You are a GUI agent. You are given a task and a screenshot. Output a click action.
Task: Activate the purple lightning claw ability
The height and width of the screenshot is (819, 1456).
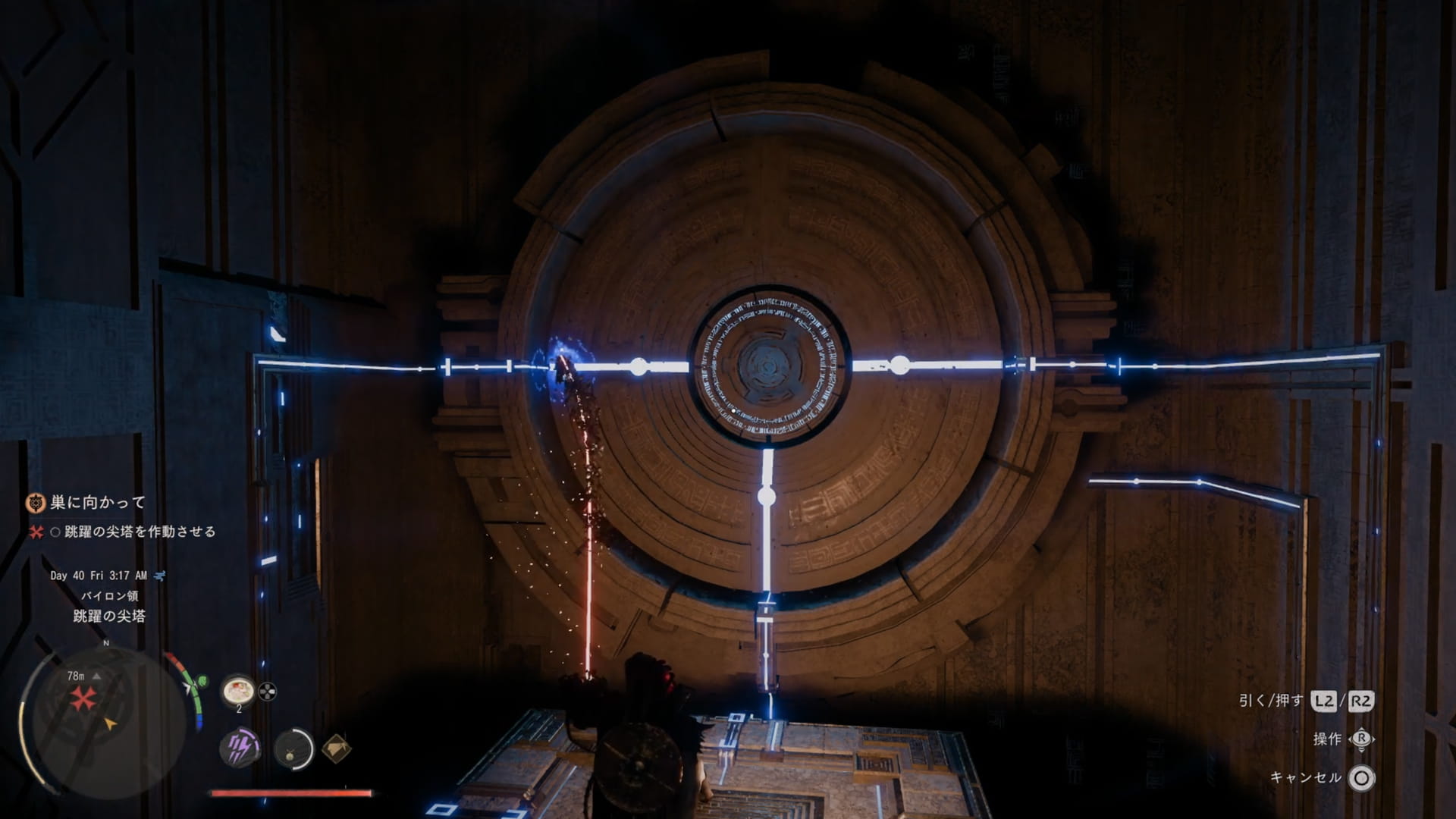coord(240,748)
